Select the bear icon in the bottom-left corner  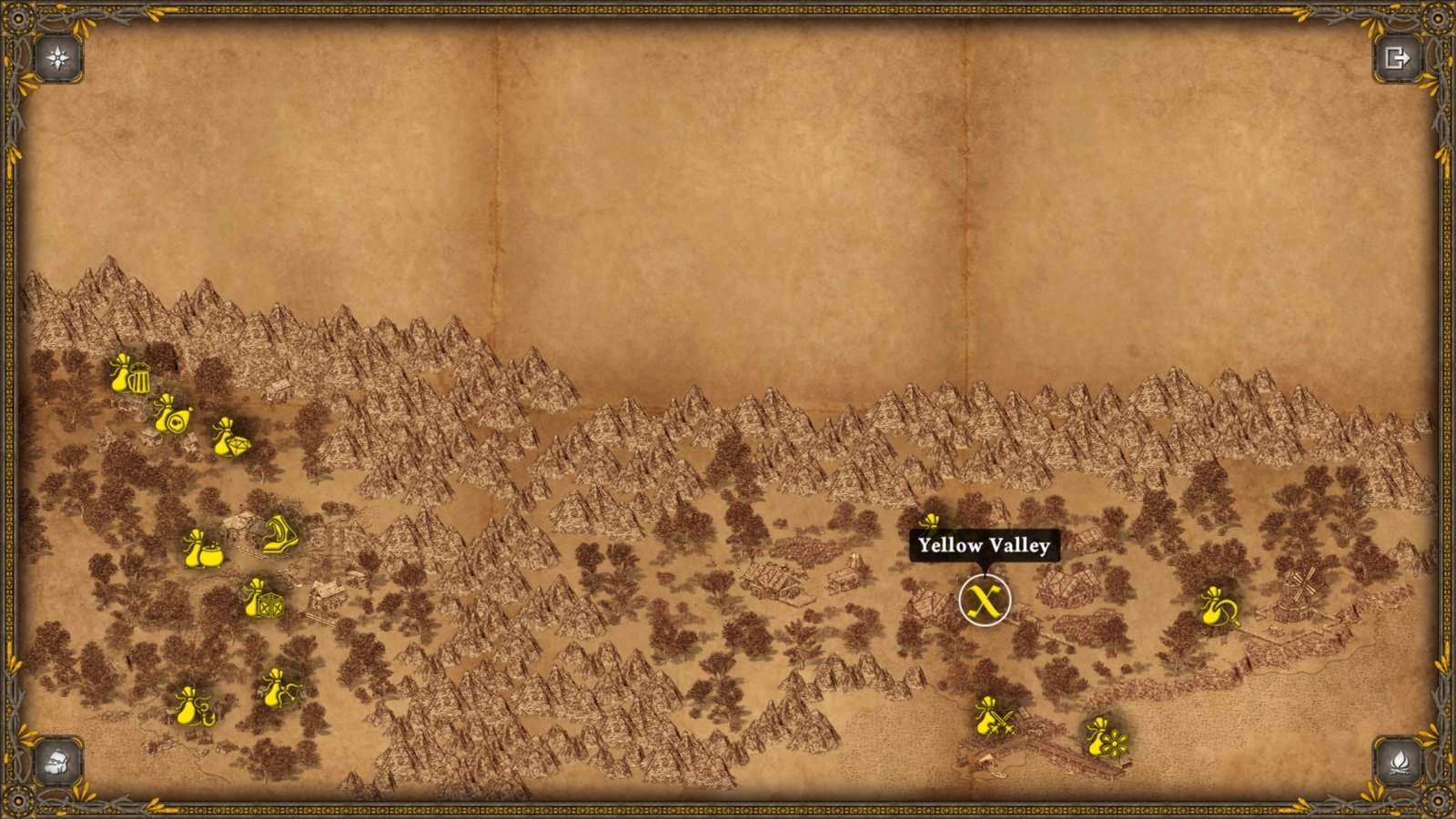(56, 763)
